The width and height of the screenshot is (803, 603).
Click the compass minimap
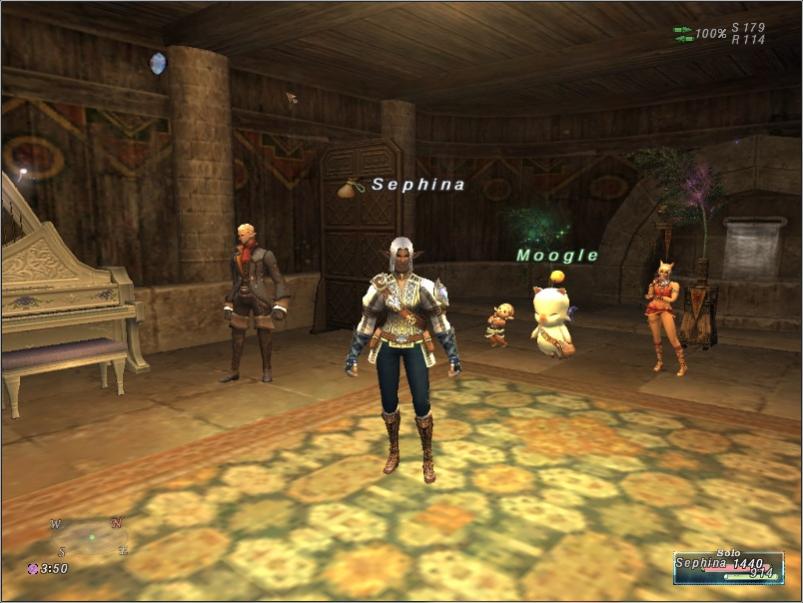pyautogui.click(x=90, y=537)
